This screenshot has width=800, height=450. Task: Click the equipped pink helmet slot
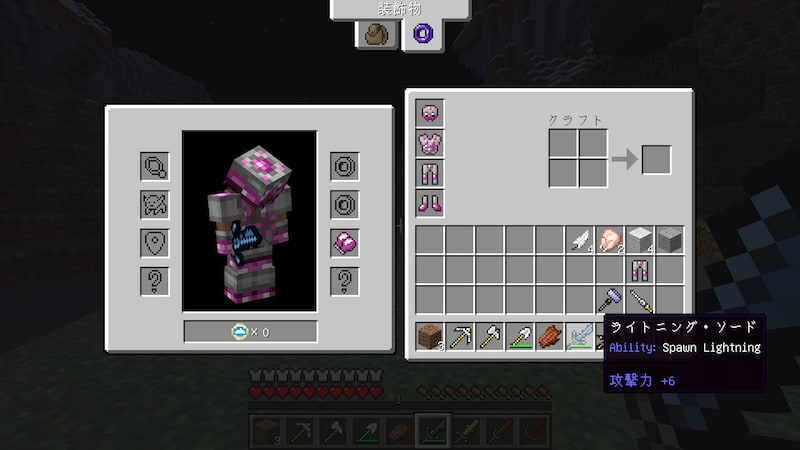(x=430, y=113)
